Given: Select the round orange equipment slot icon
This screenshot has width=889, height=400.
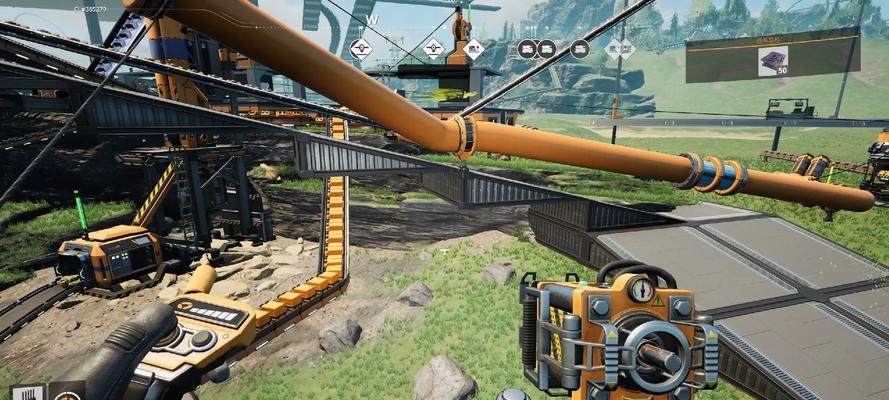Looking at the screenshot, I should [68, 393].
